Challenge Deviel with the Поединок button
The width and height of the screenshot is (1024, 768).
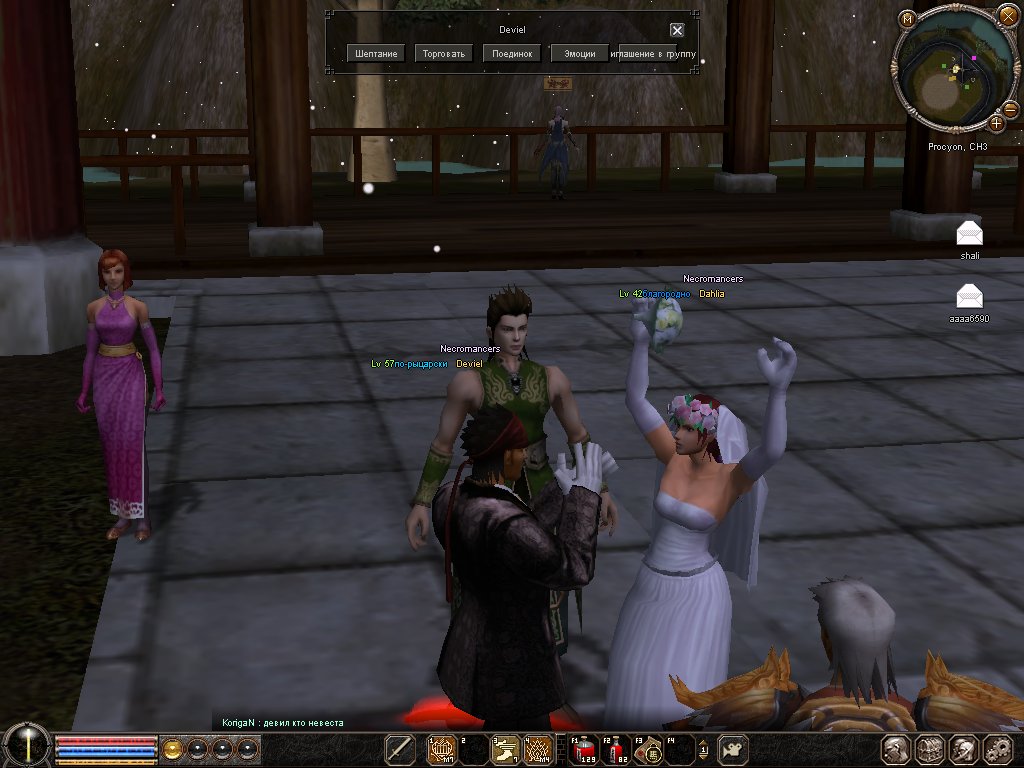coord(512,54)
